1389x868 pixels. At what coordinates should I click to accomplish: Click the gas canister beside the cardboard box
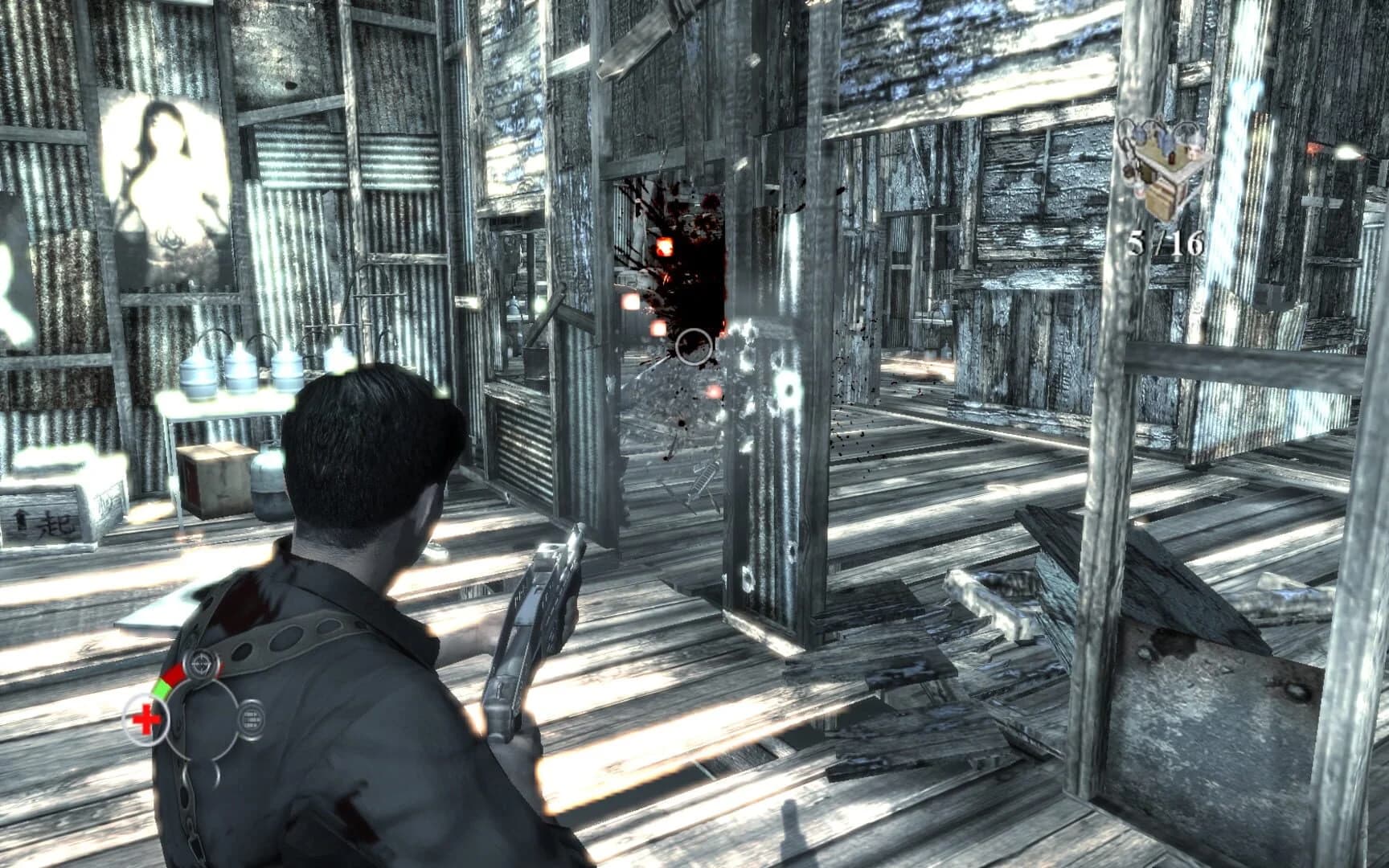[270, 482]
